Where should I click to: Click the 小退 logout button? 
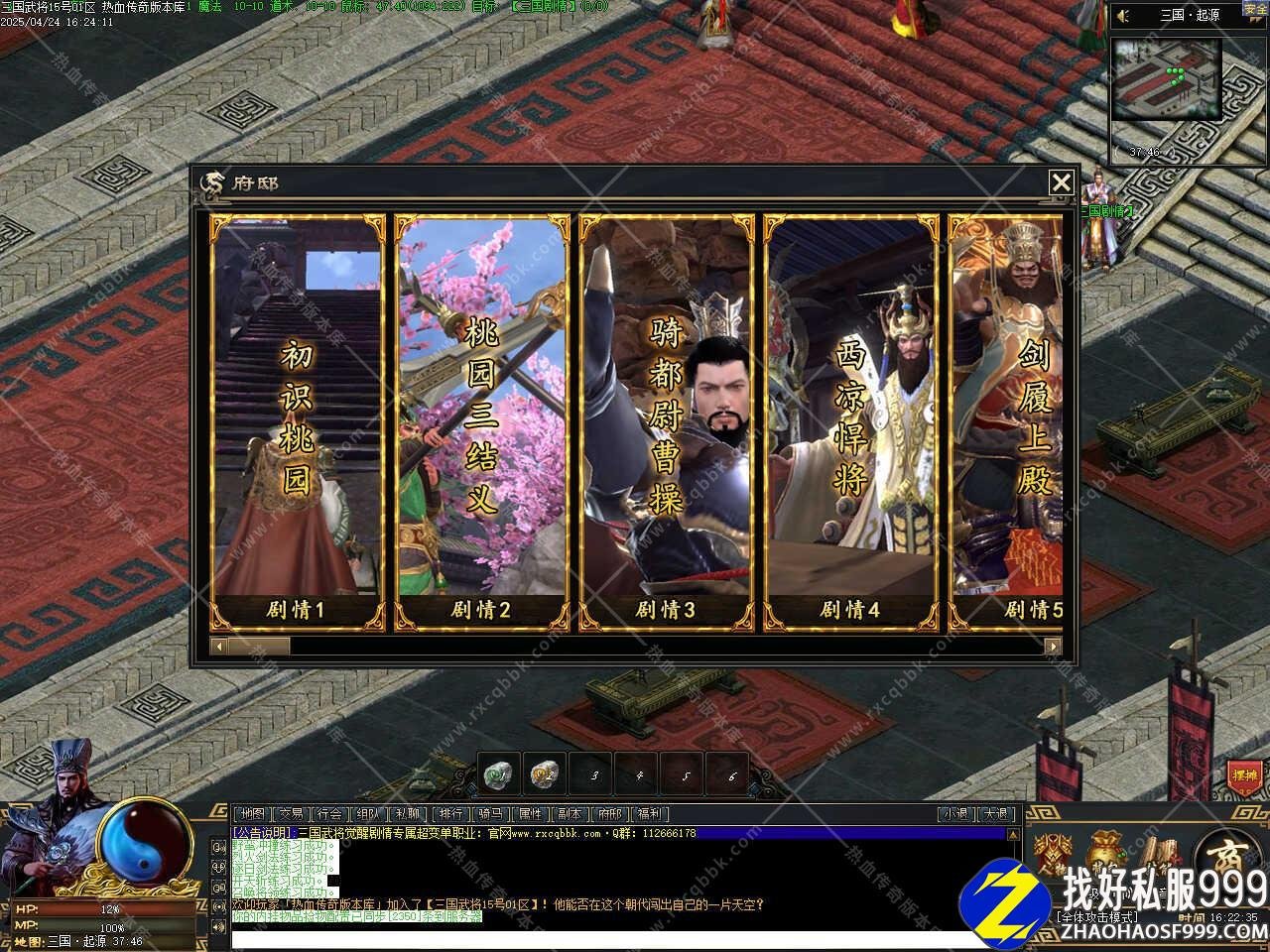click(956, 814)
